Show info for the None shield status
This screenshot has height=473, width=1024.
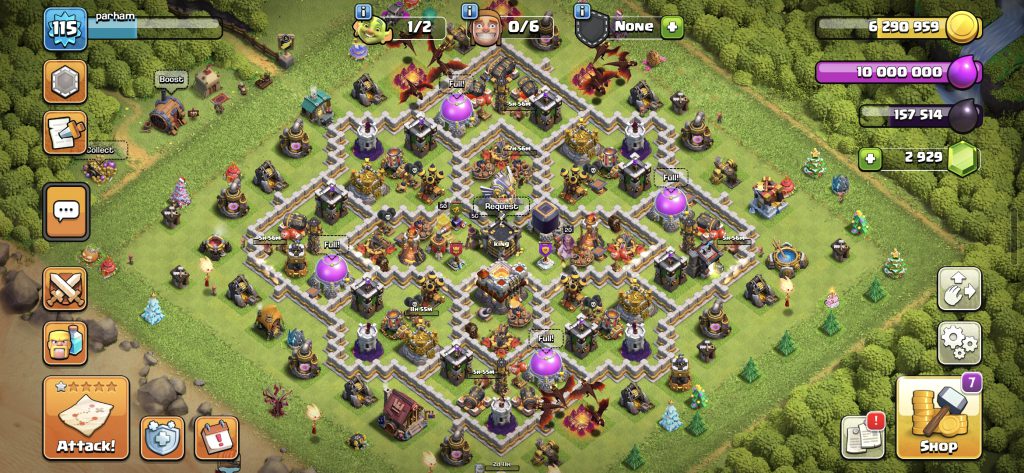click(x=582, y=11)
